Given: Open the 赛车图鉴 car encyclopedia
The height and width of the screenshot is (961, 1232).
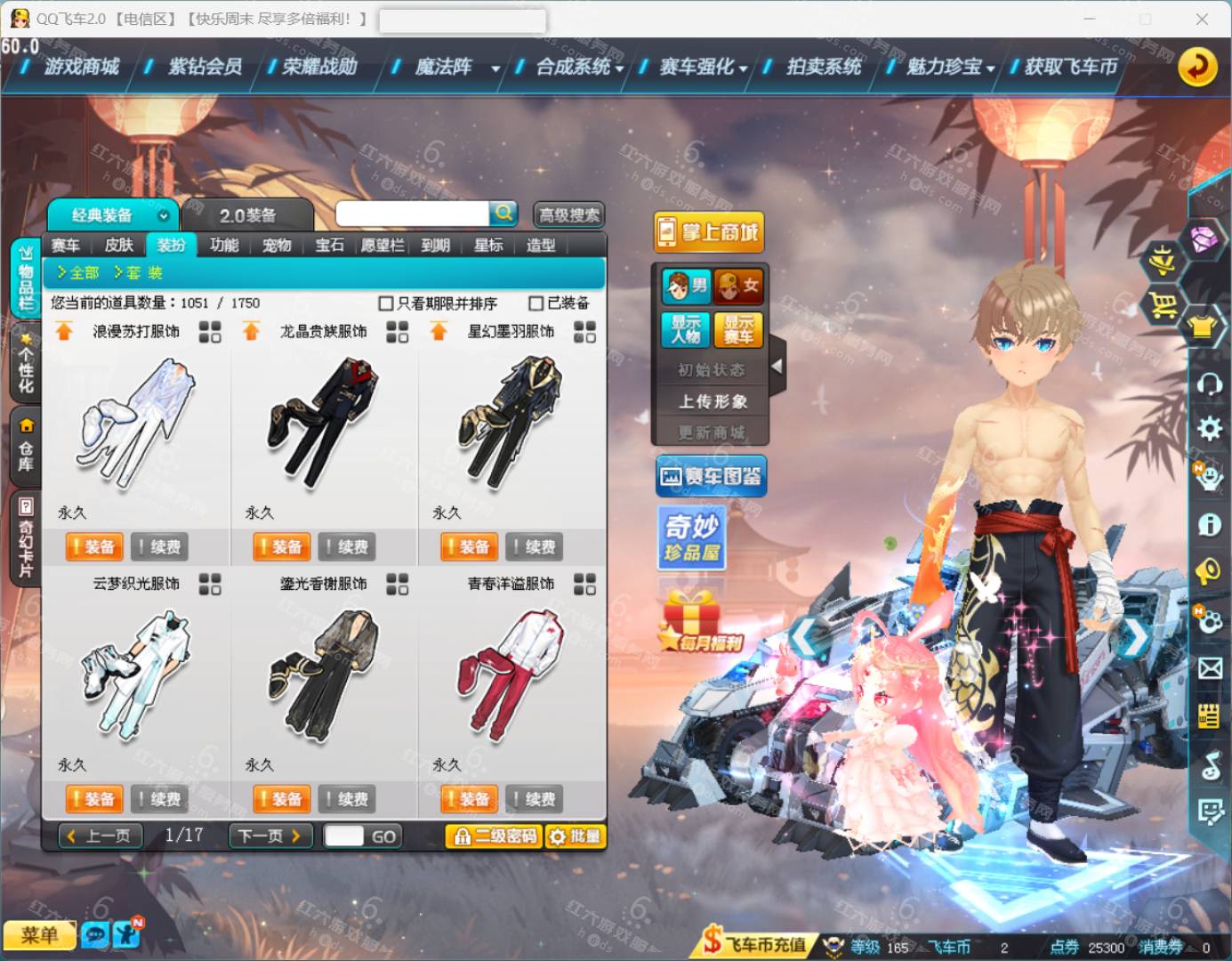Looking at the screenshot, I should click(711, 477).
